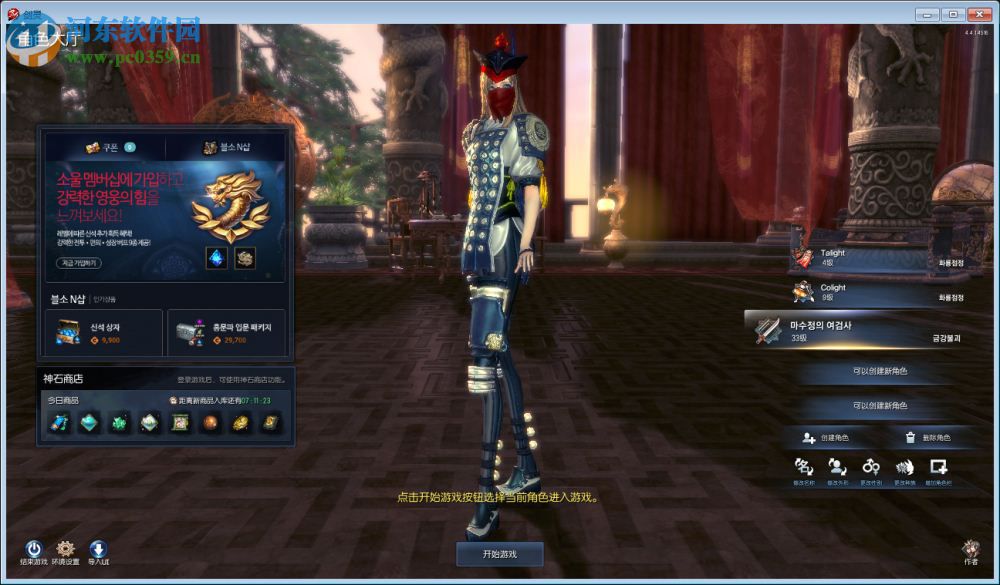The width and height of the screenshot is (1000, 585).
Task: Select the 신석 상자 shop item for 9,900
Action: pos(104,333)
